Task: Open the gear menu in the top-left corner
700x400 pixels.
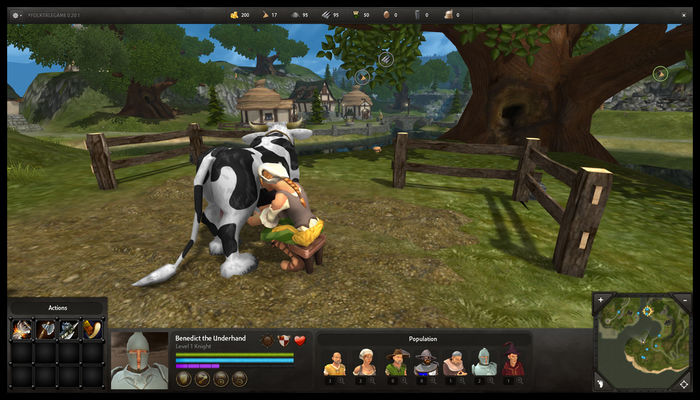Action: tap(16, 16)
